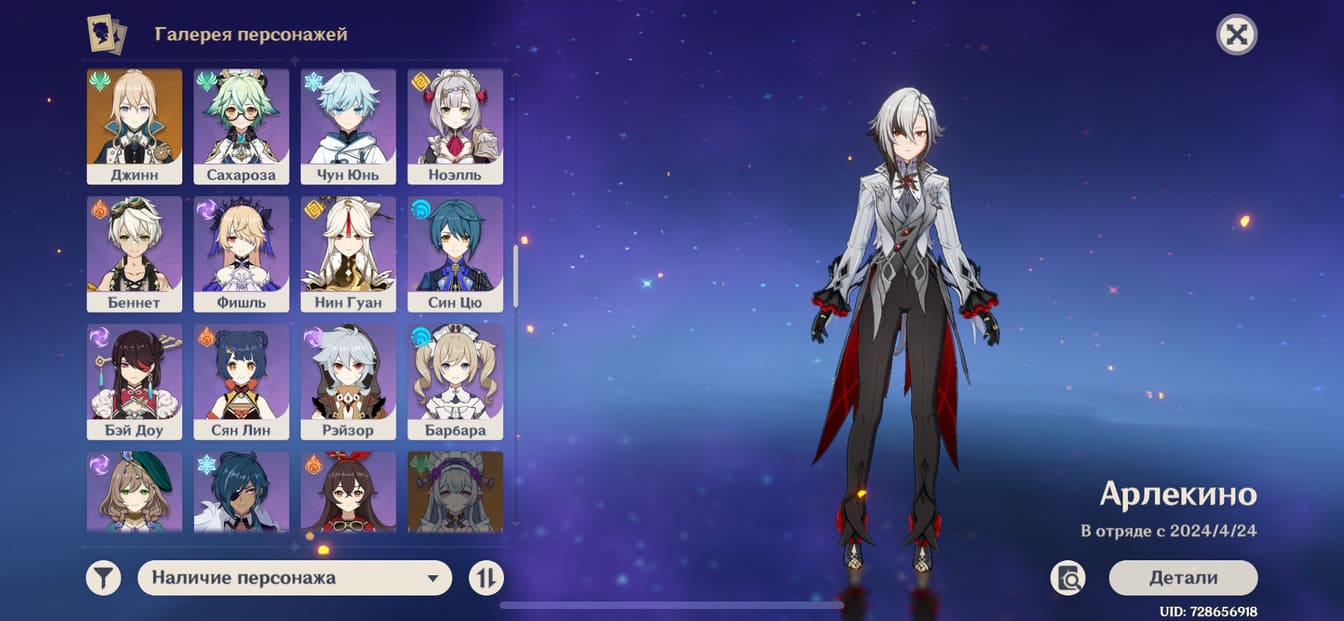Select the Ноэлль character card
1344x621 pixels.
[x=455, y=126]
